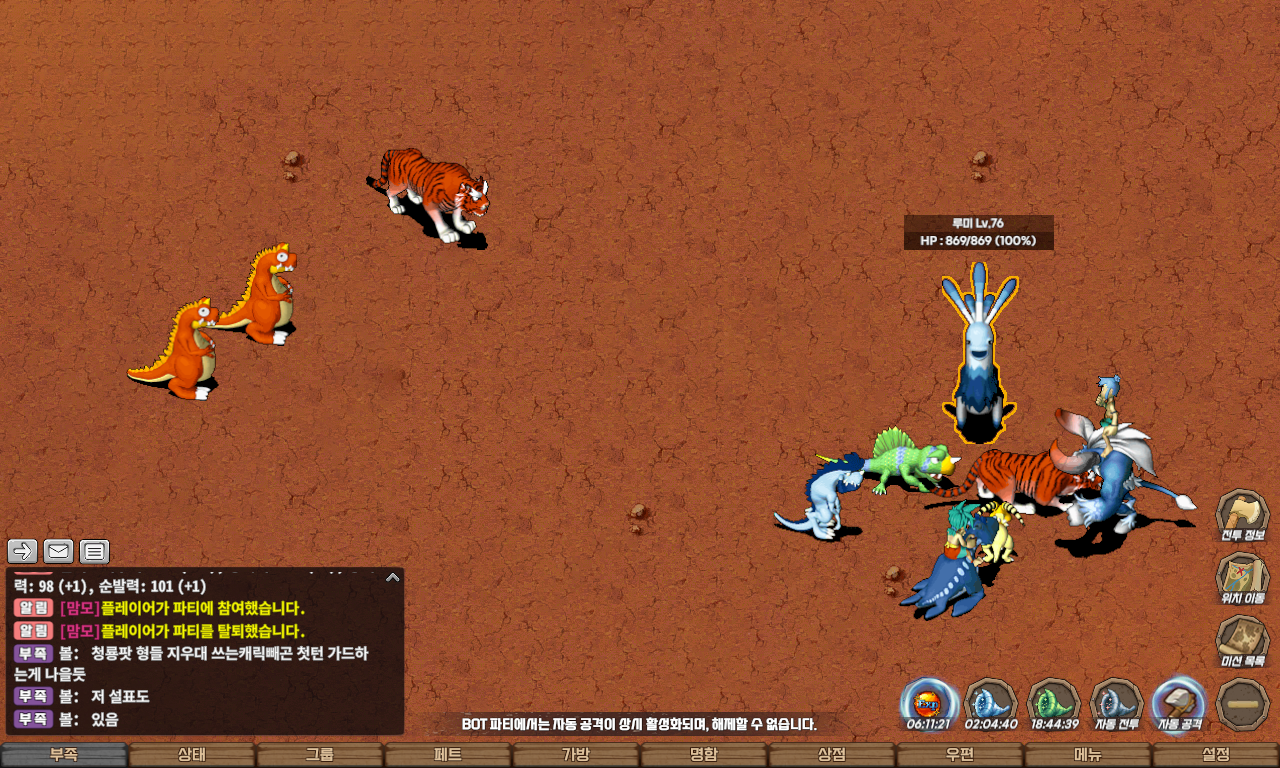Open the 부족 (tribe) tab
Screen dimensions: 1280x768
click(64, 755)
